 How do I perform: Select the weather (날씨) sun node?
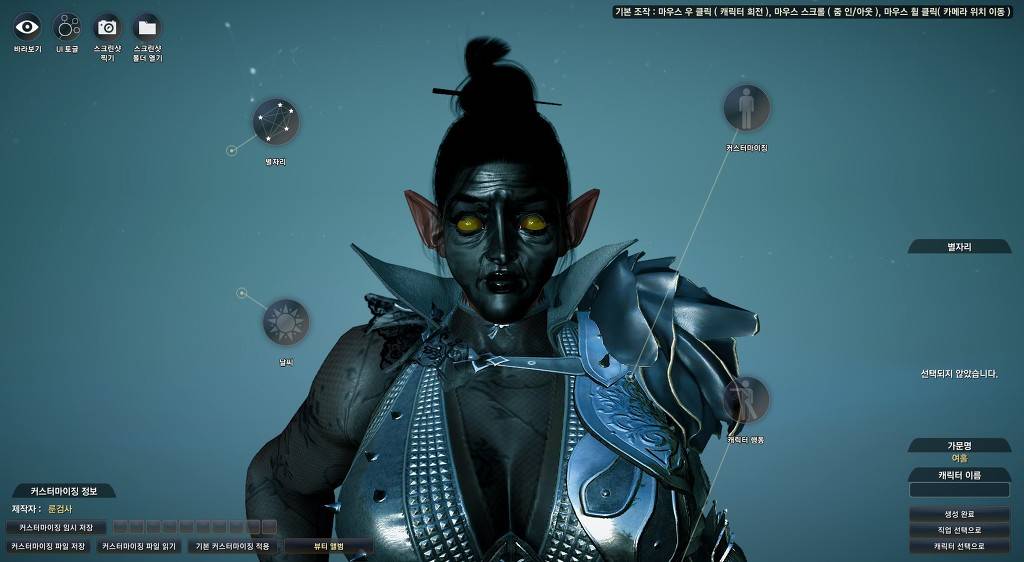[x=286, y=322]
